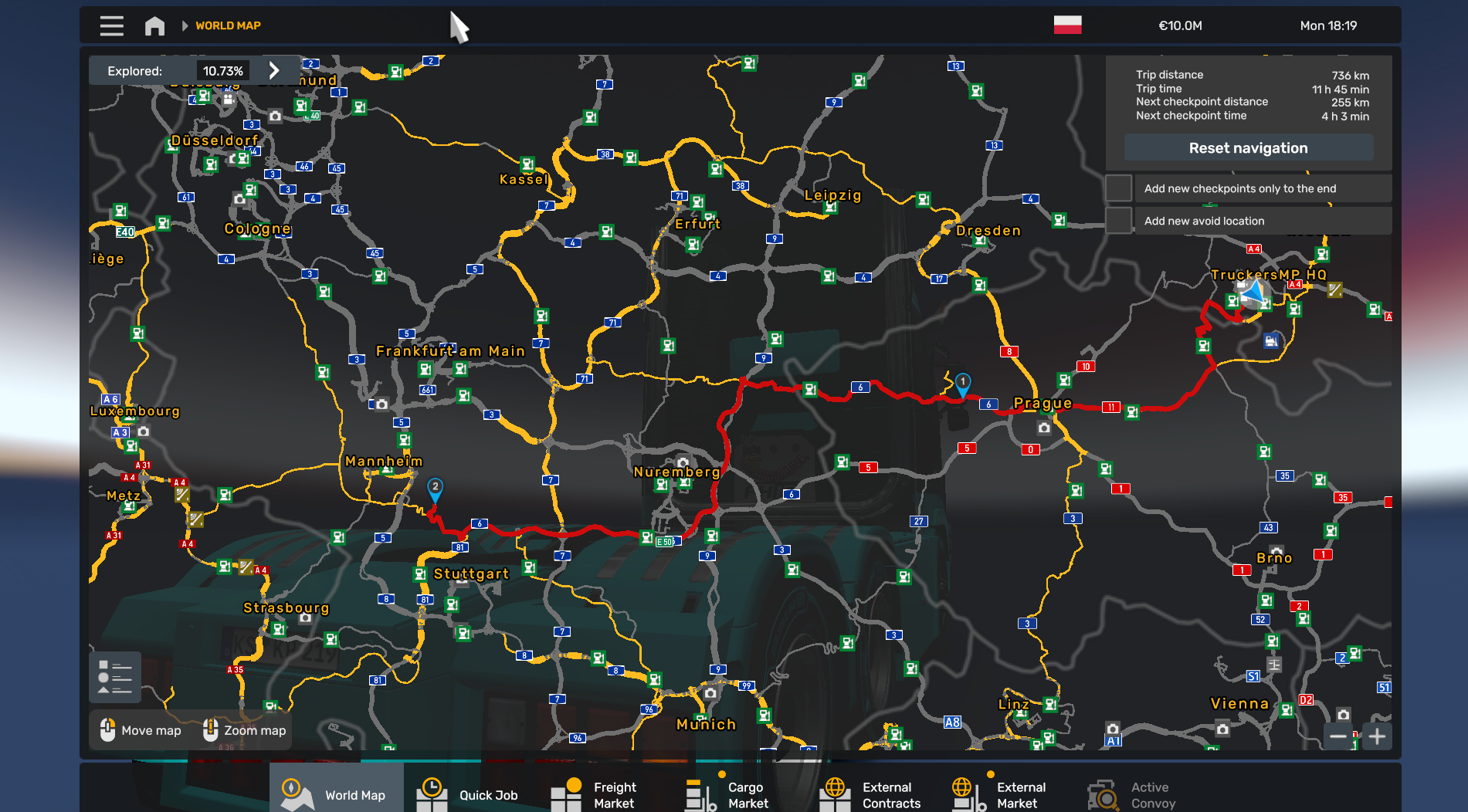Enable the Add new avoid location option

(x=1118, y=221)
